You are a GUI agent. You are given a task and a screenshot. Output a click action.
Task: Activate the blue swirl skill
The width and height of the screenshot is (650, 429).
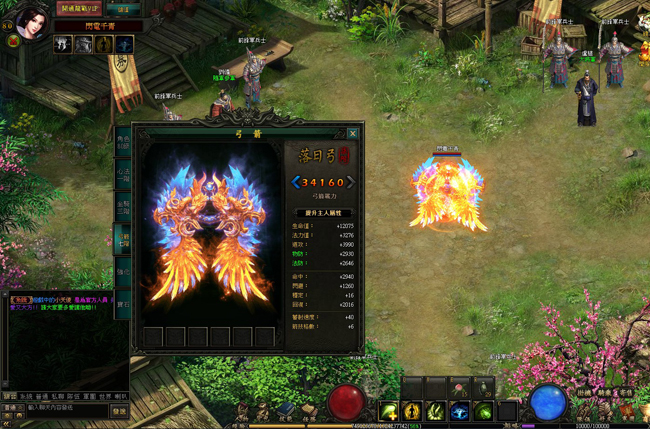460,411
